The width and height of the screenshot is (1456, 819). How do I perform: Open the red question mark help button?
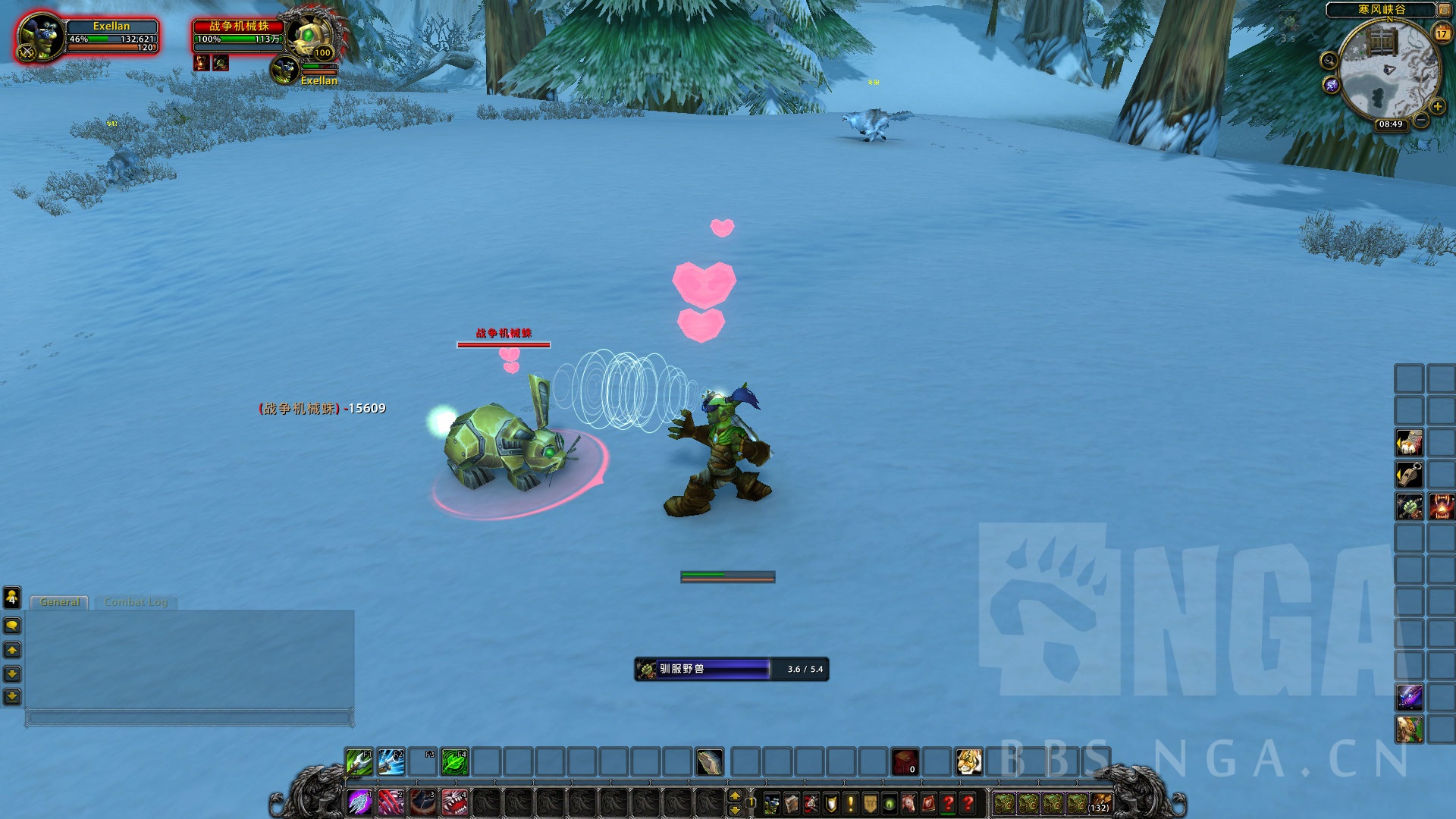point(968,803)
